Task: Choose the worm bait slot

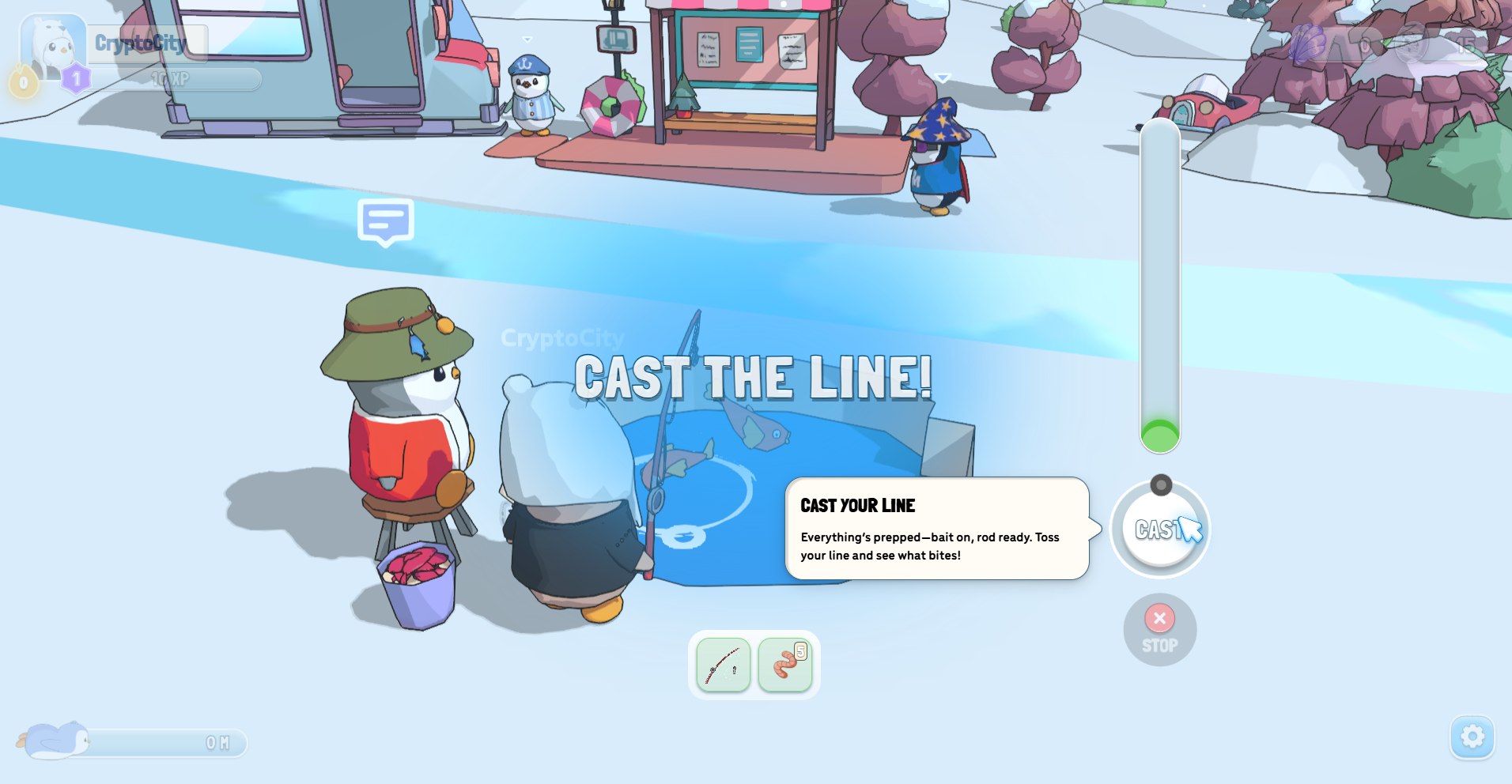Action: [x=784, y=665]
